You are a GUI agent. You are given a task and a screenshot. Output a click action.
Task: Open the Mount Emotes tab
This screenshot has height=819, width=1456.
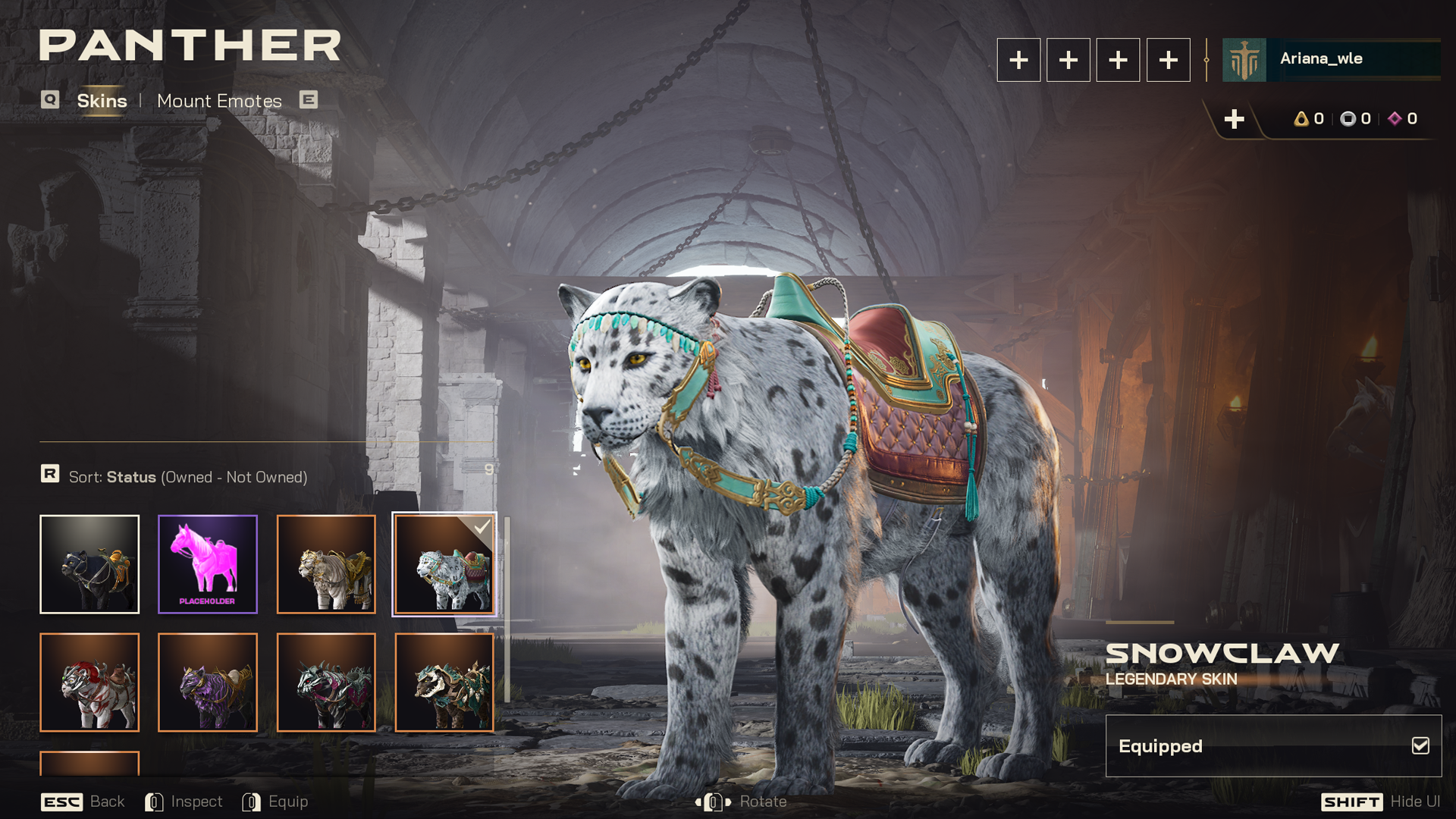click(219, 101)
